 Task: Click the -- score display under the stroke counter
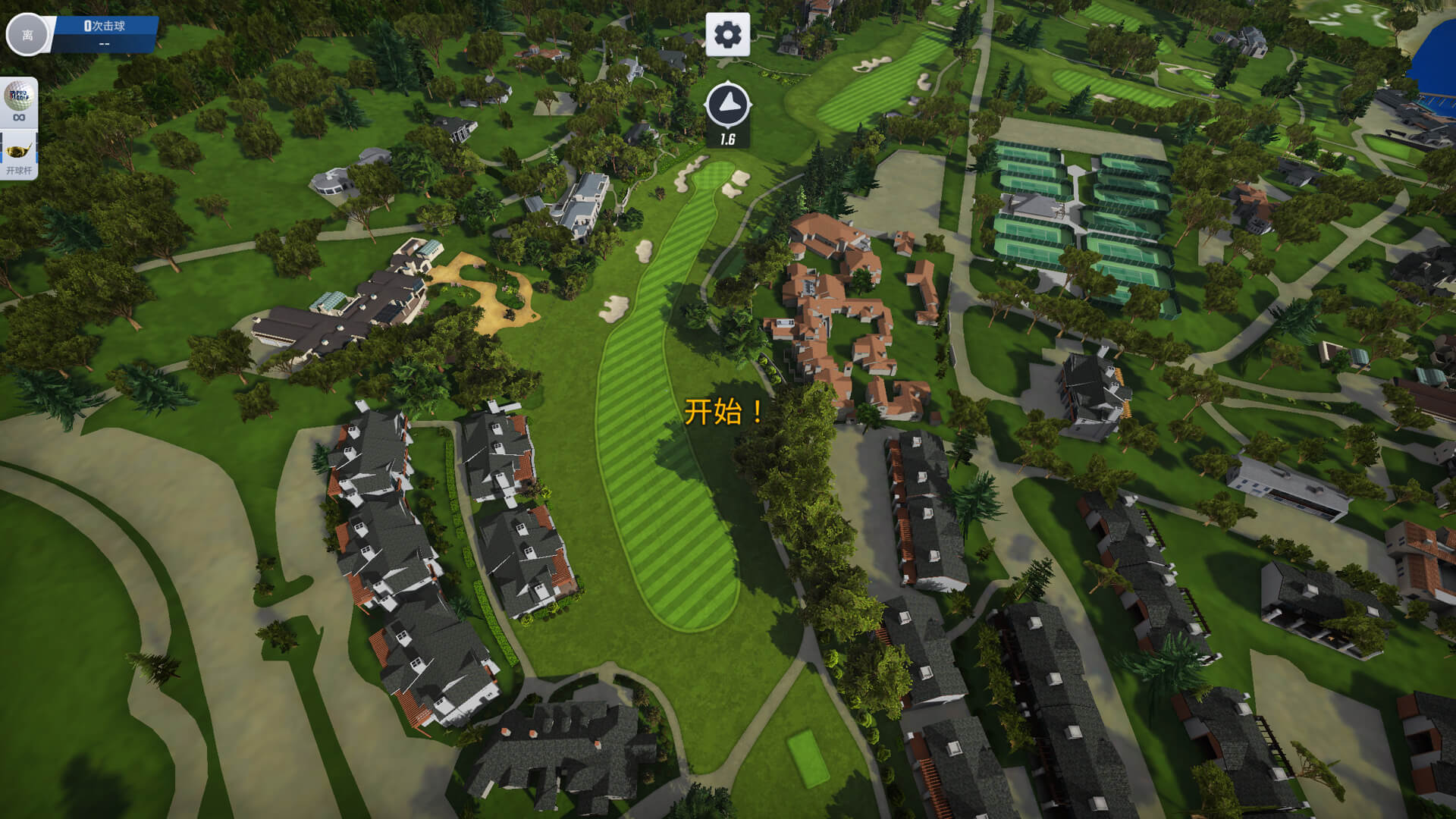tap(103, 42)
